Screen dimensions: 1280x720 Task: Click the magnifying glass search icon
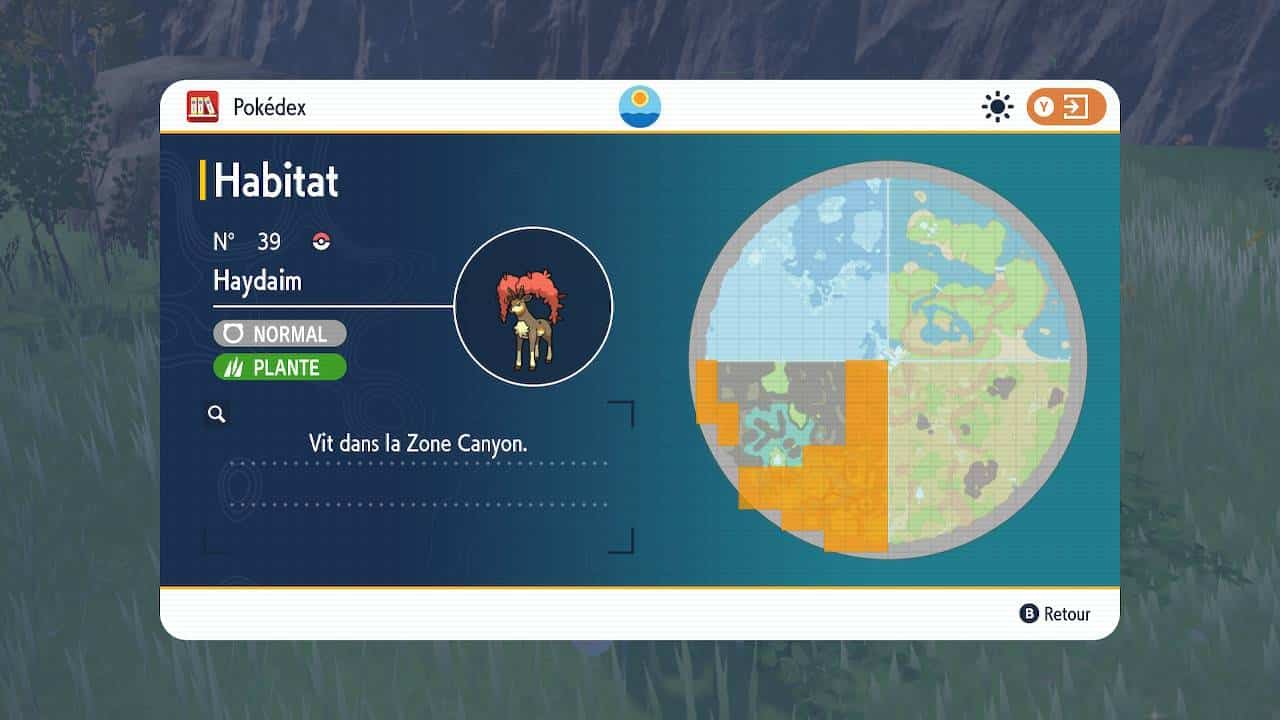(217, 414)
